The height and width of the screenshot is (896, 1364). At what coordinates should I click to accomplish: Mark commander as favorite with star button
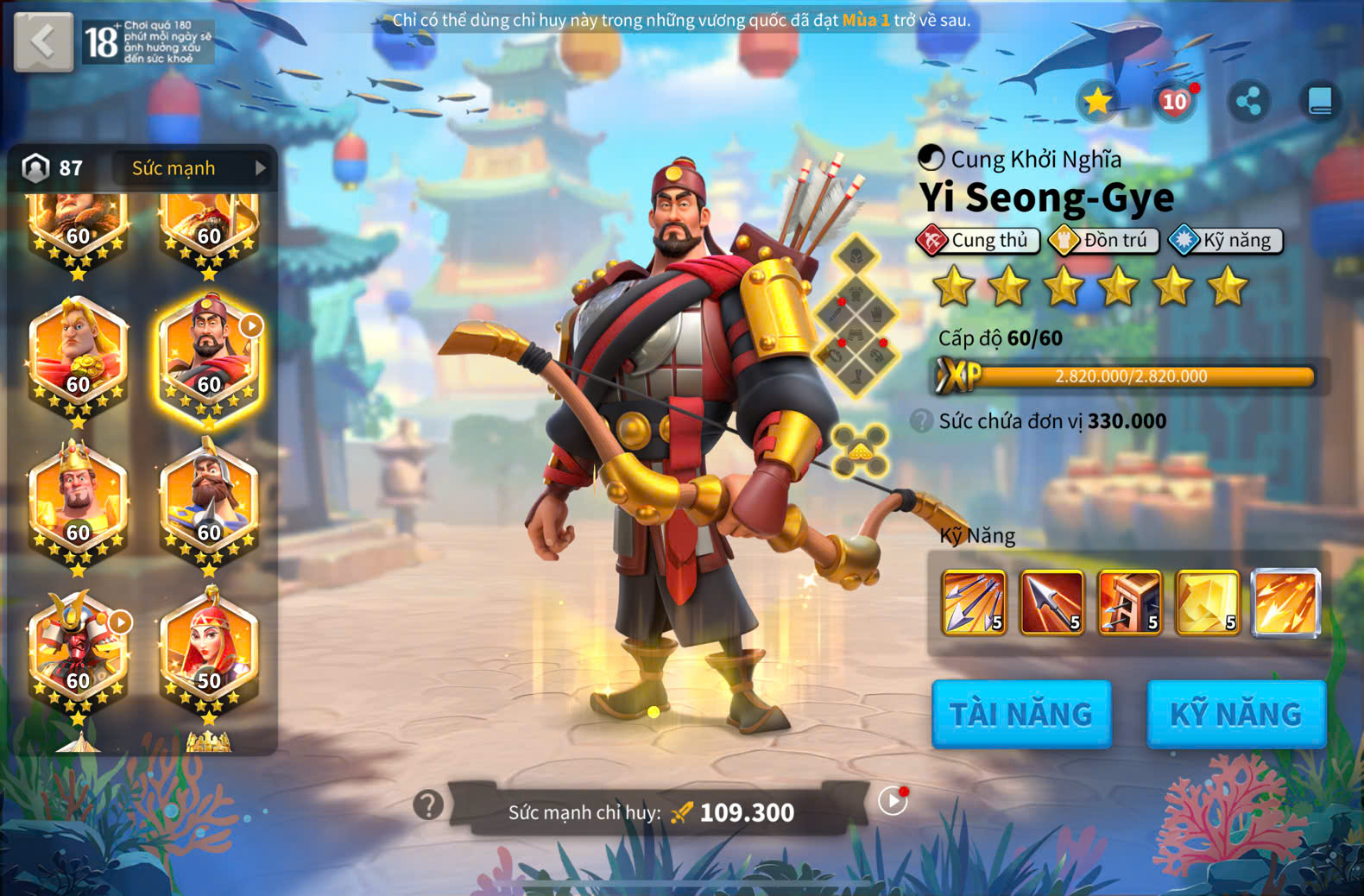tap(1097, 102)
